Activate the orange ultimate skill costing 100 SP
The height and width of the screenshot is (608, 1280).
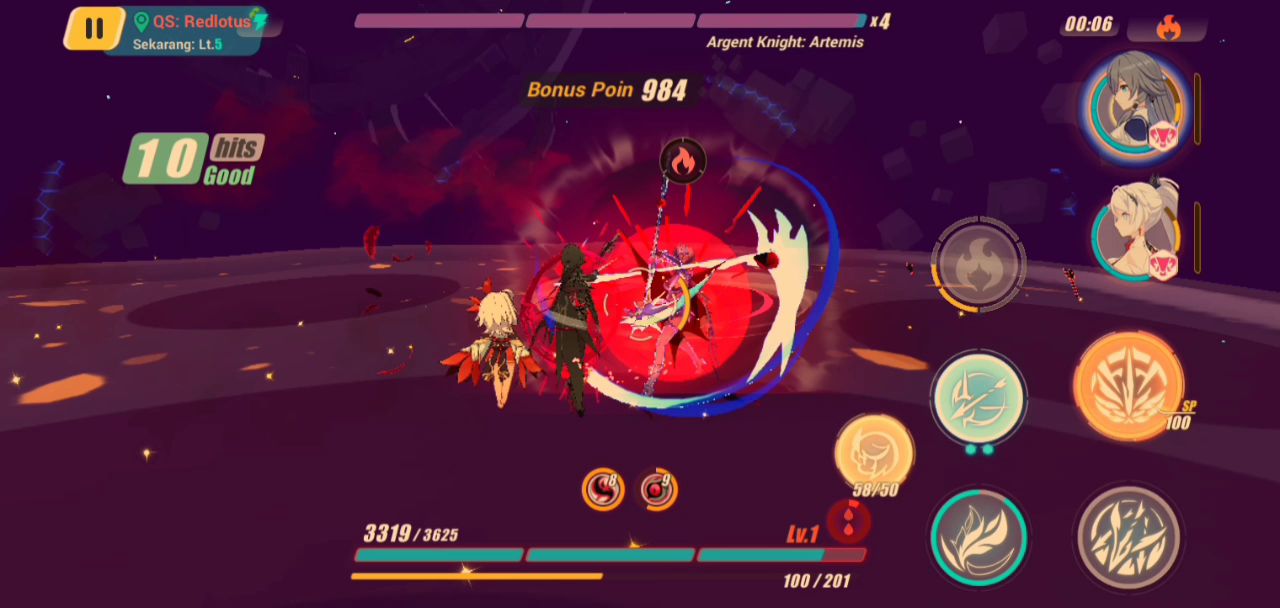(x=1128, y=386)
